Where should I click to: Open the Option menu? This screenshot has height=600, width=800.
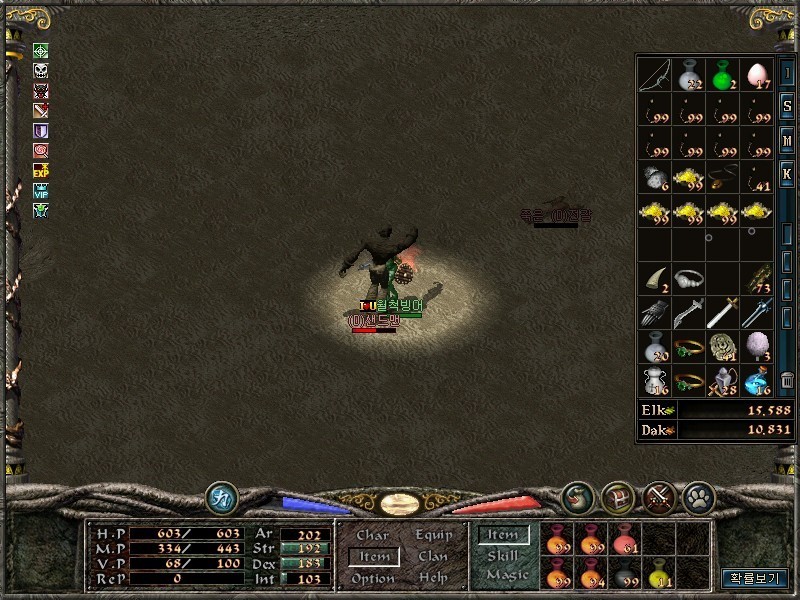point(372,578)
